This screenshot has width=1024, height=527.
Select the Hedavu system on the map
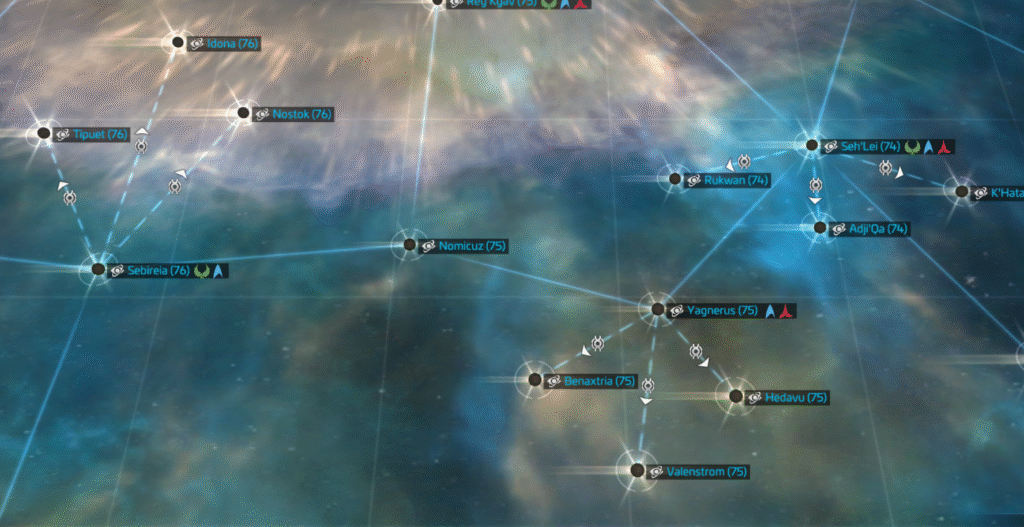(x=736, y=396)
